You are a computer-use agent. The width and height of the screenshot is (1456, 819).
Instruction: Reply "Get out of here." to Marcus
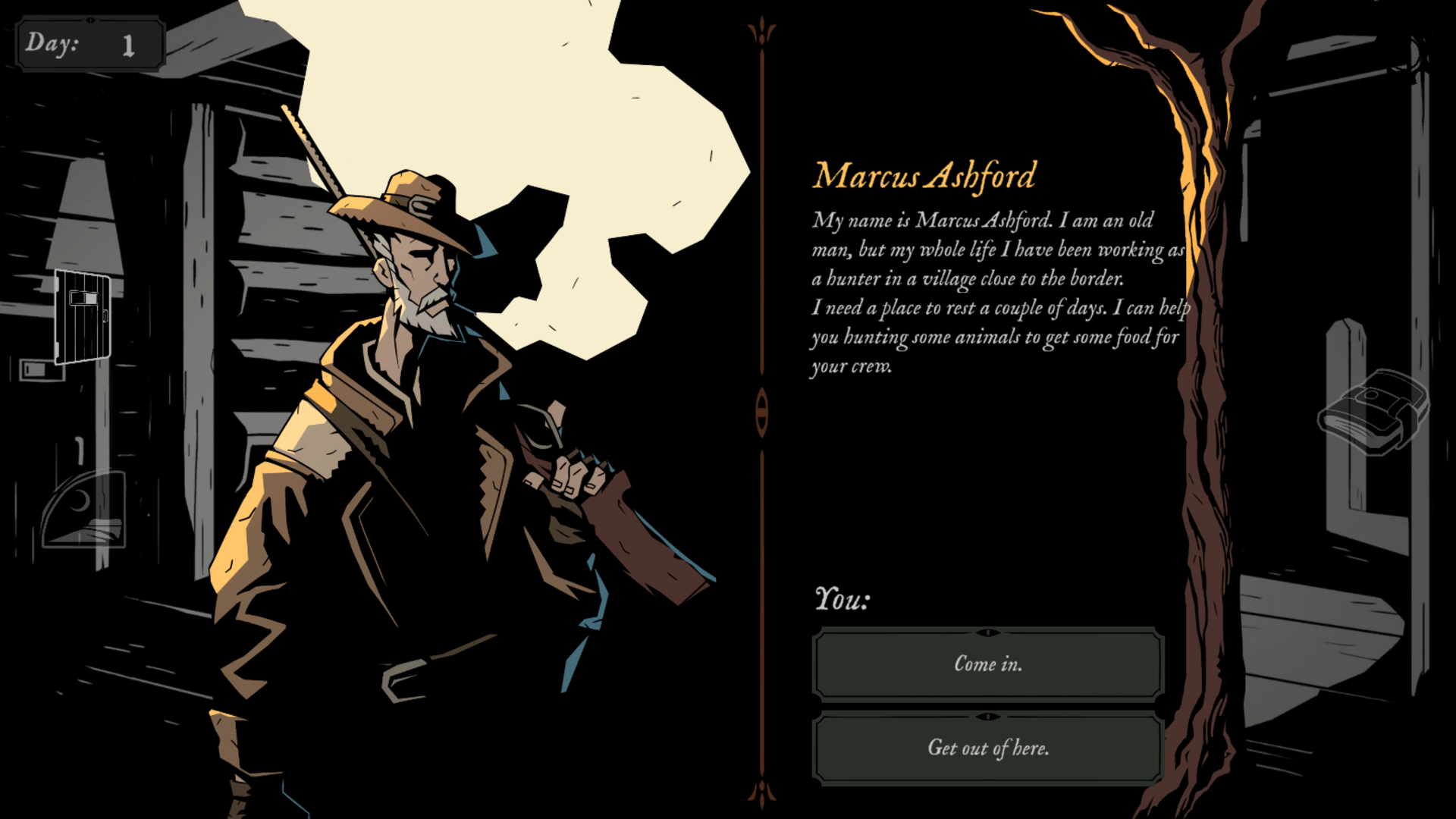[987, 748]
